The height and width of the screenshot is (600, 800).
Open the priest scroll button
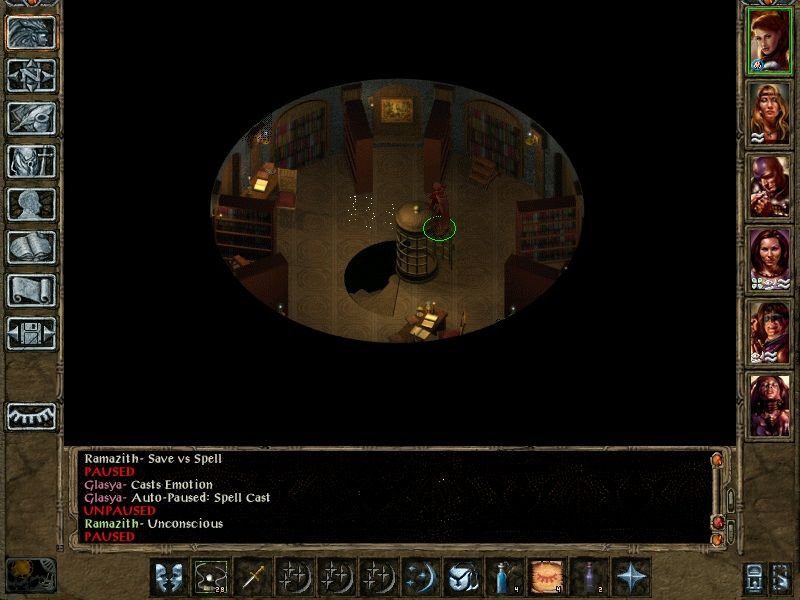click(32, 290)
